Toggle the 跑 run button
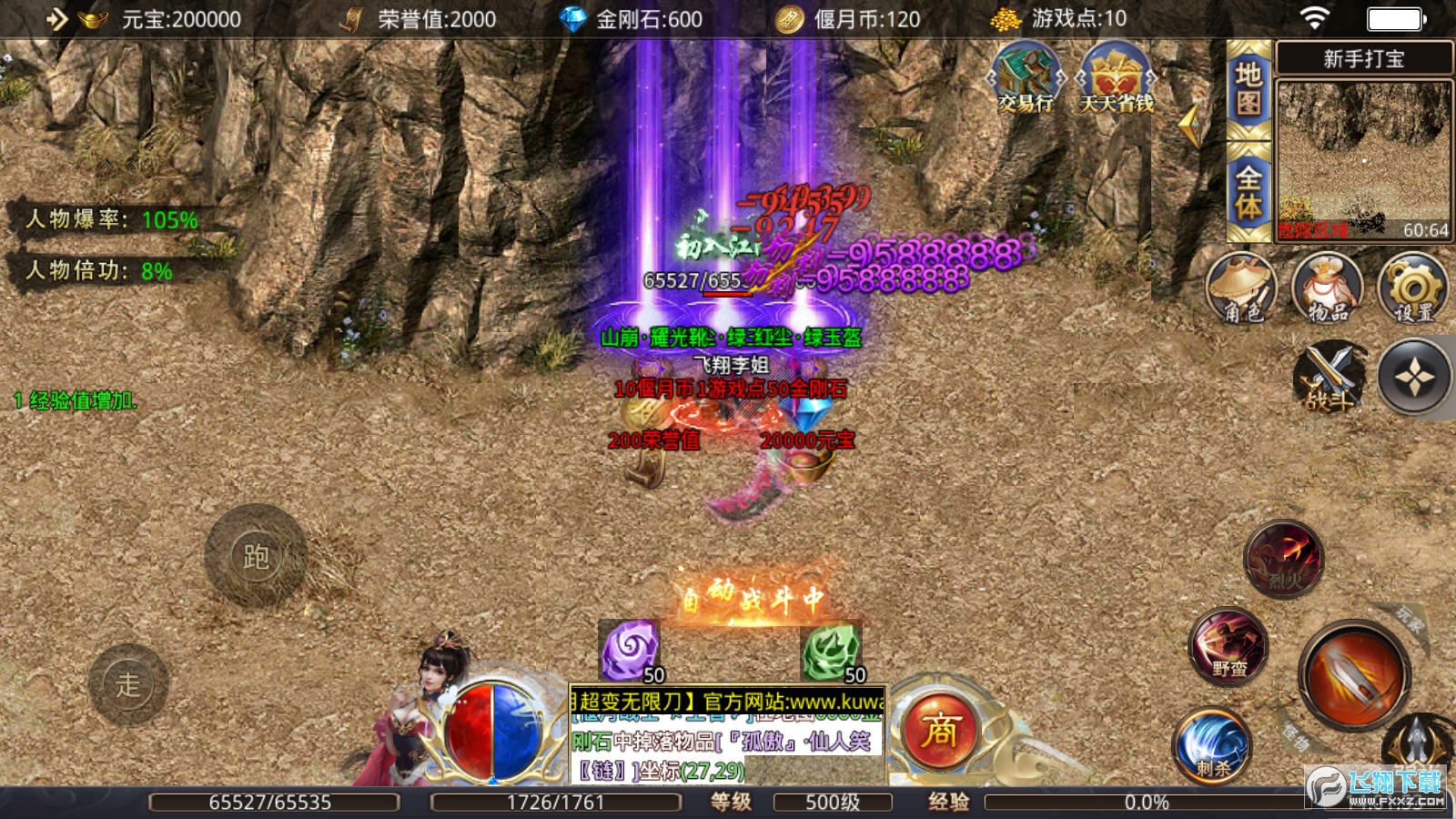This screenshot has width=1456, height=819. click(x=256, y=556)
